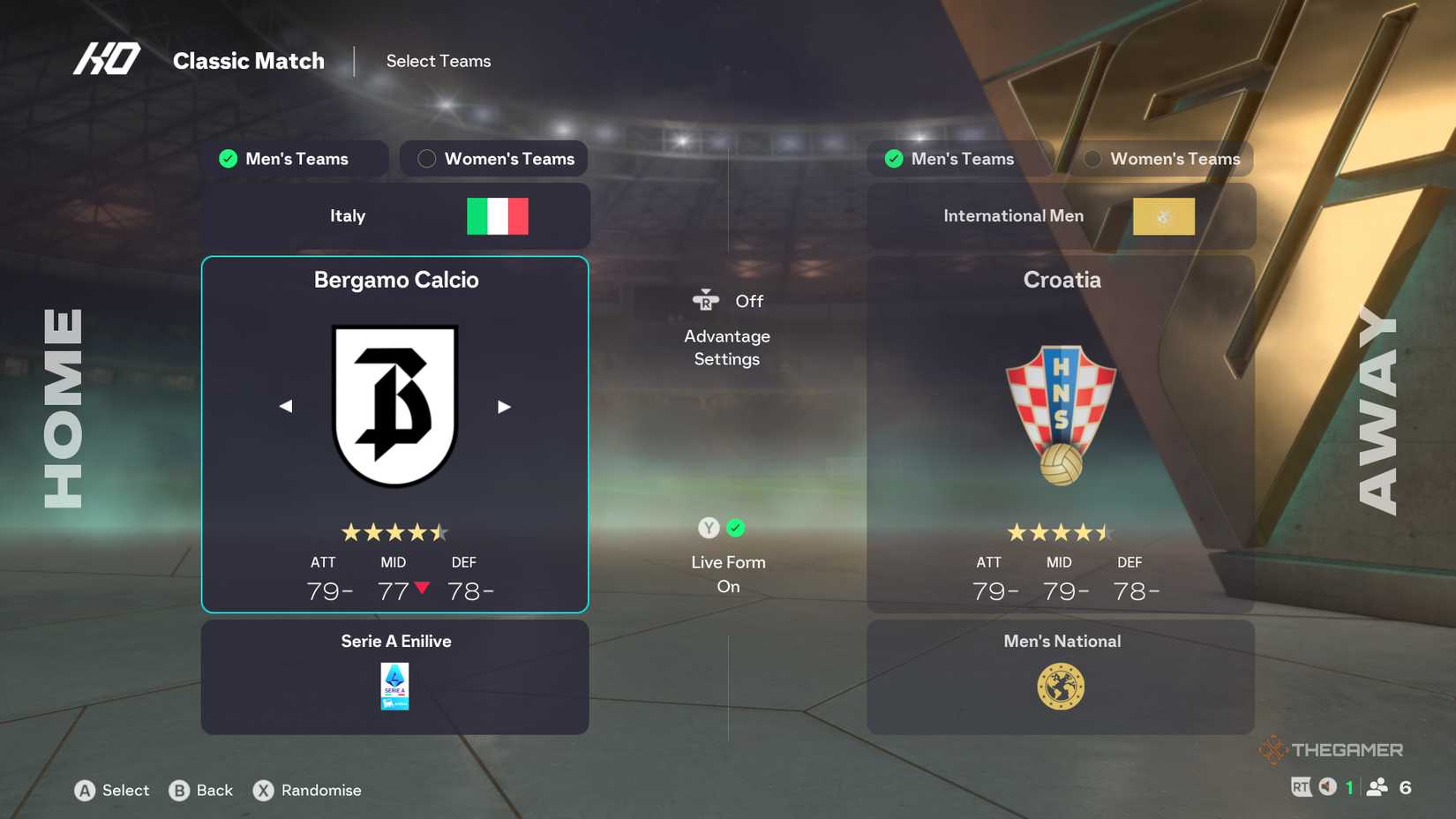This screenshot has width=1456, height=819.
Task: Click the Italy flag icon
Action: (498, 215)
